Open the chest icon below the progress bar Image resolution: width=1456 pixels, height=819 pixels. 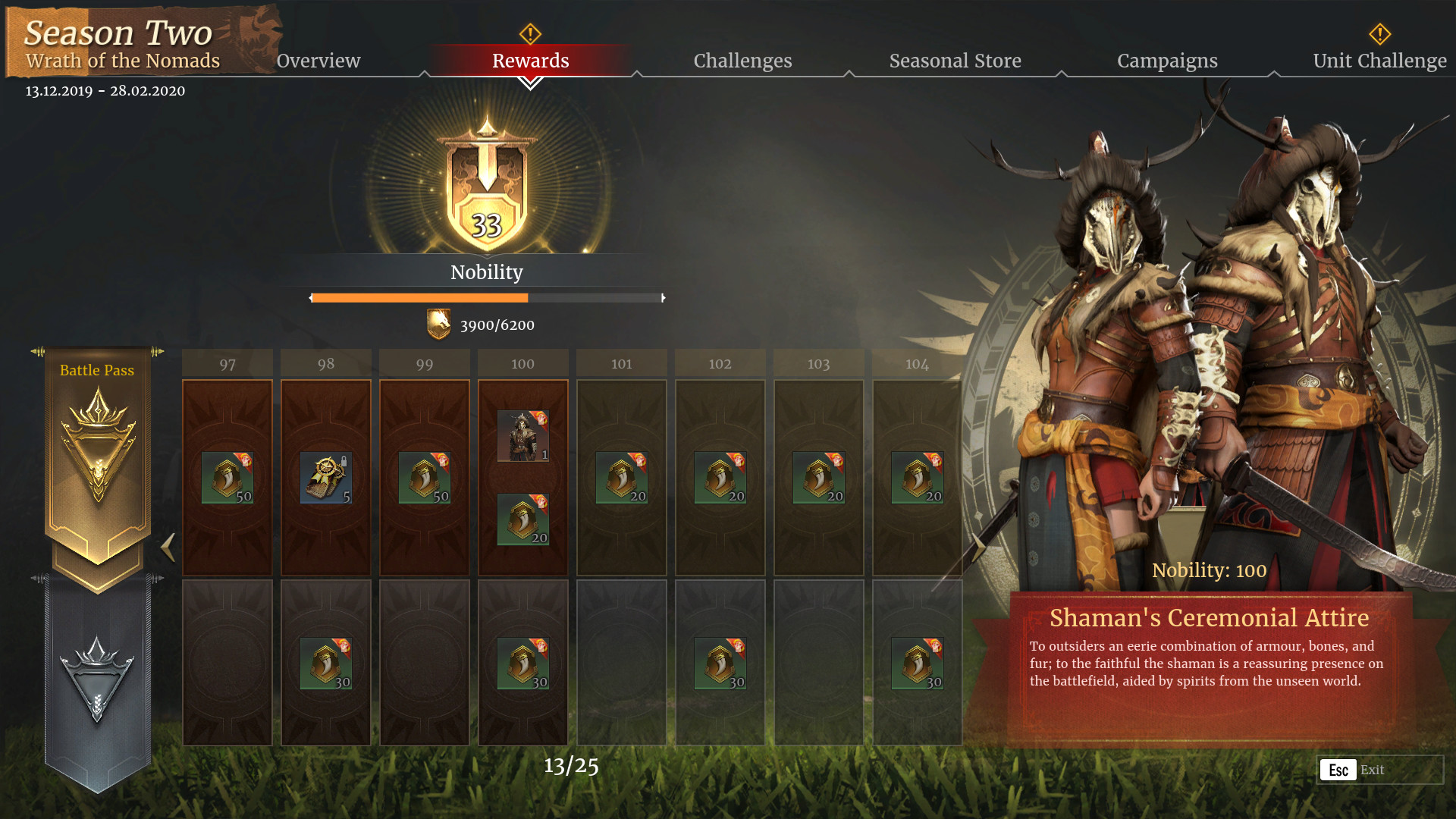pos(438,325)
